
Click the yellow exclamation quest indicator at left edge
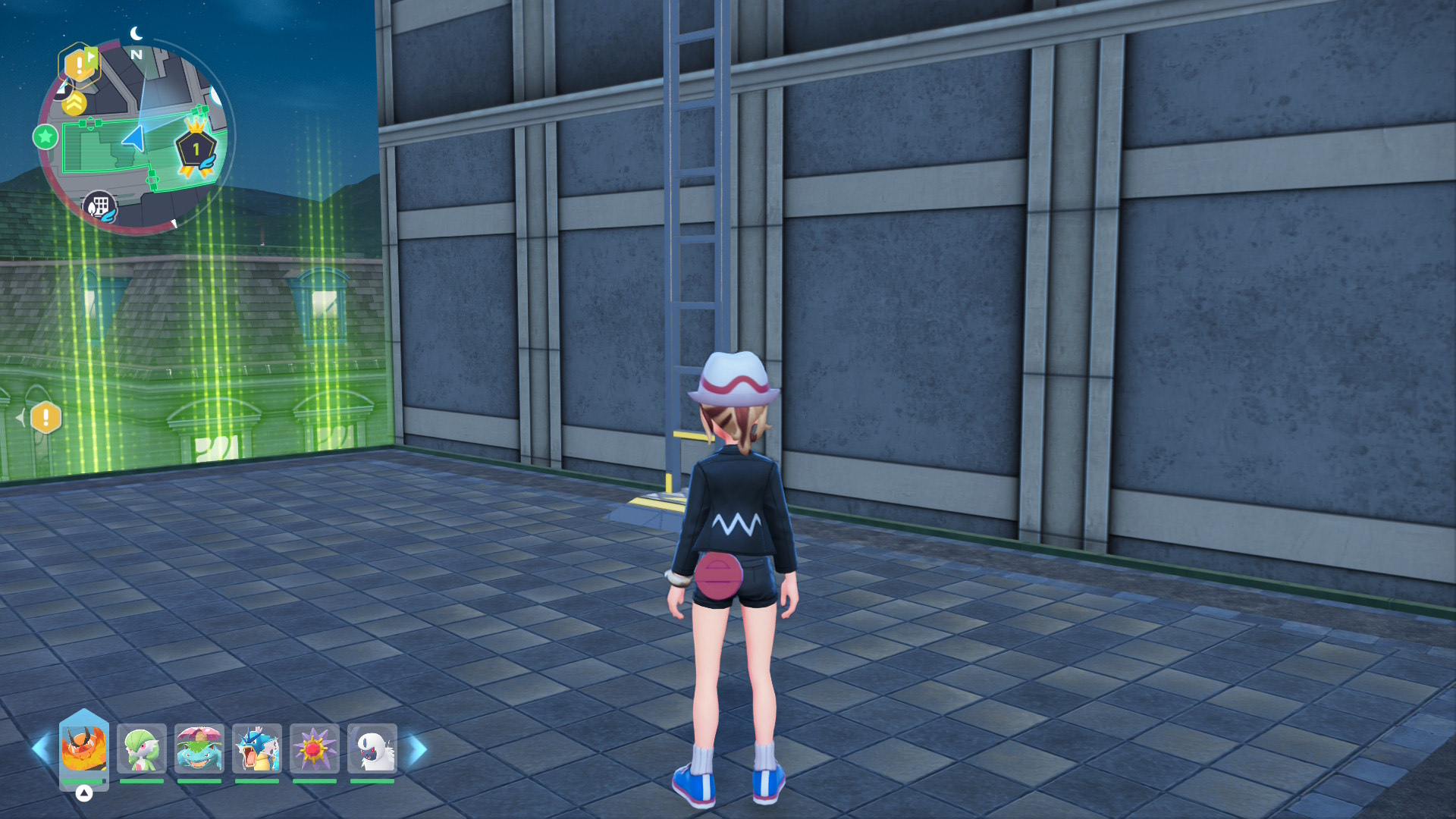[45, 417]
